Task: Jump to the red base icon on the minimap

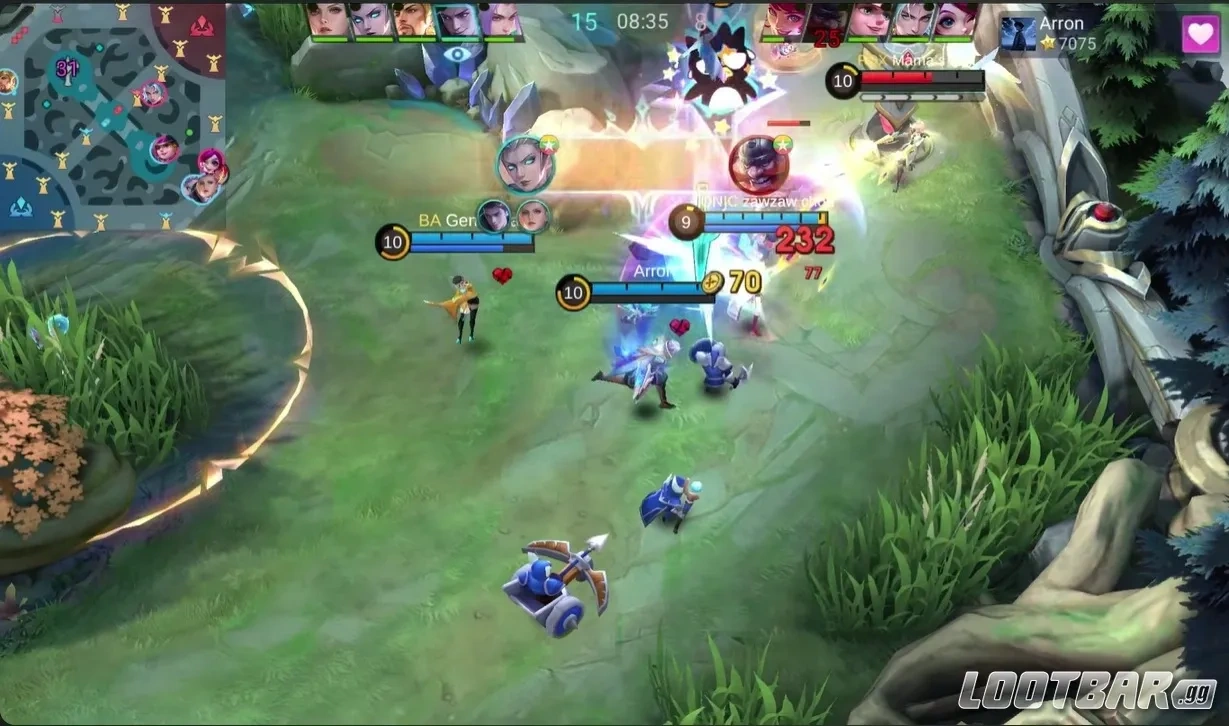Action: [202, 24]
